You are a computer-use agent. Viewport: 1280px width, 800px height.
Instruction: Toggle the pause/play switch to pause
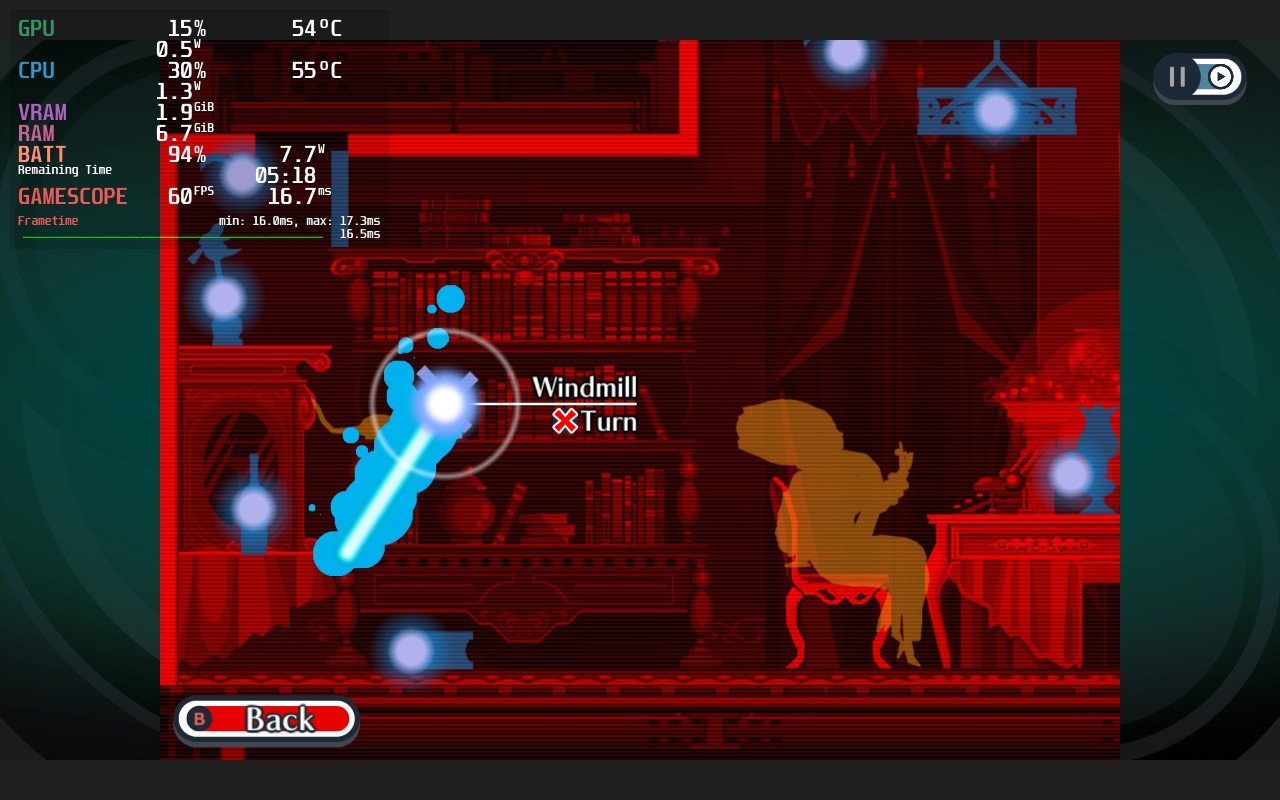[x=1200, y=77]
